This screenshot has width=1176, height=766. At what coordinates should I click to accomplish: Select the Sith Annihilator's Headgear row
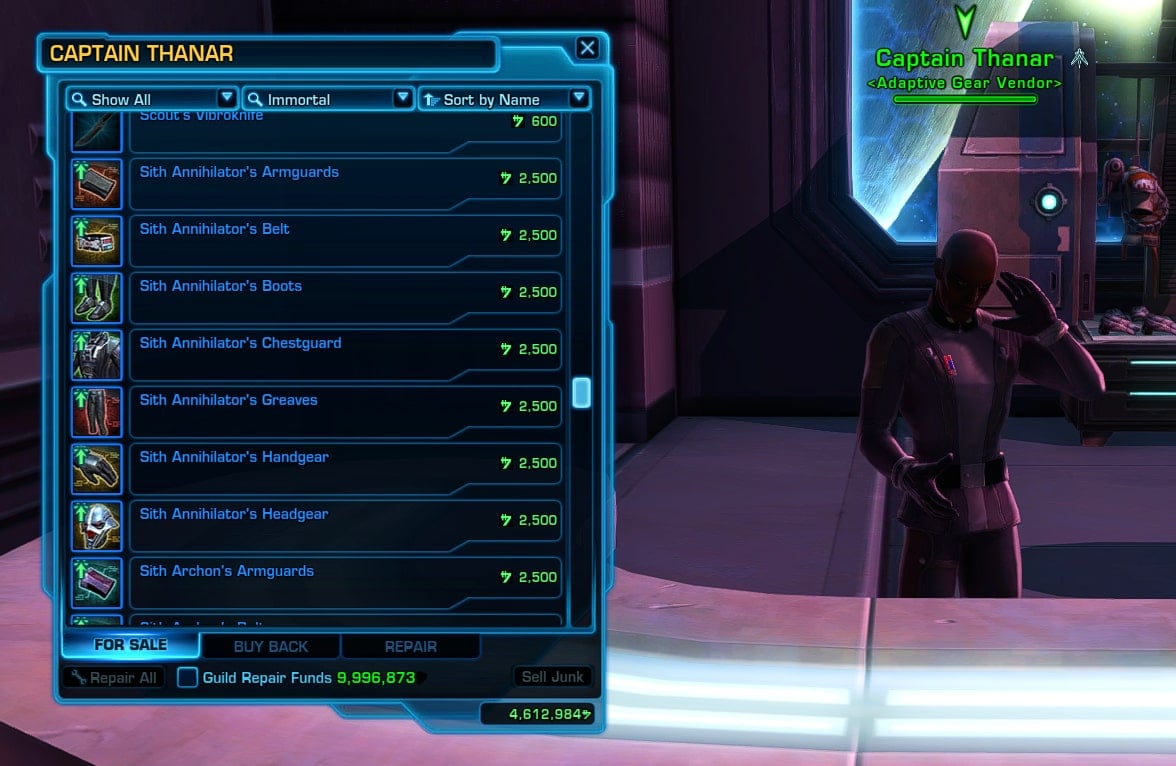pos(345,525)
